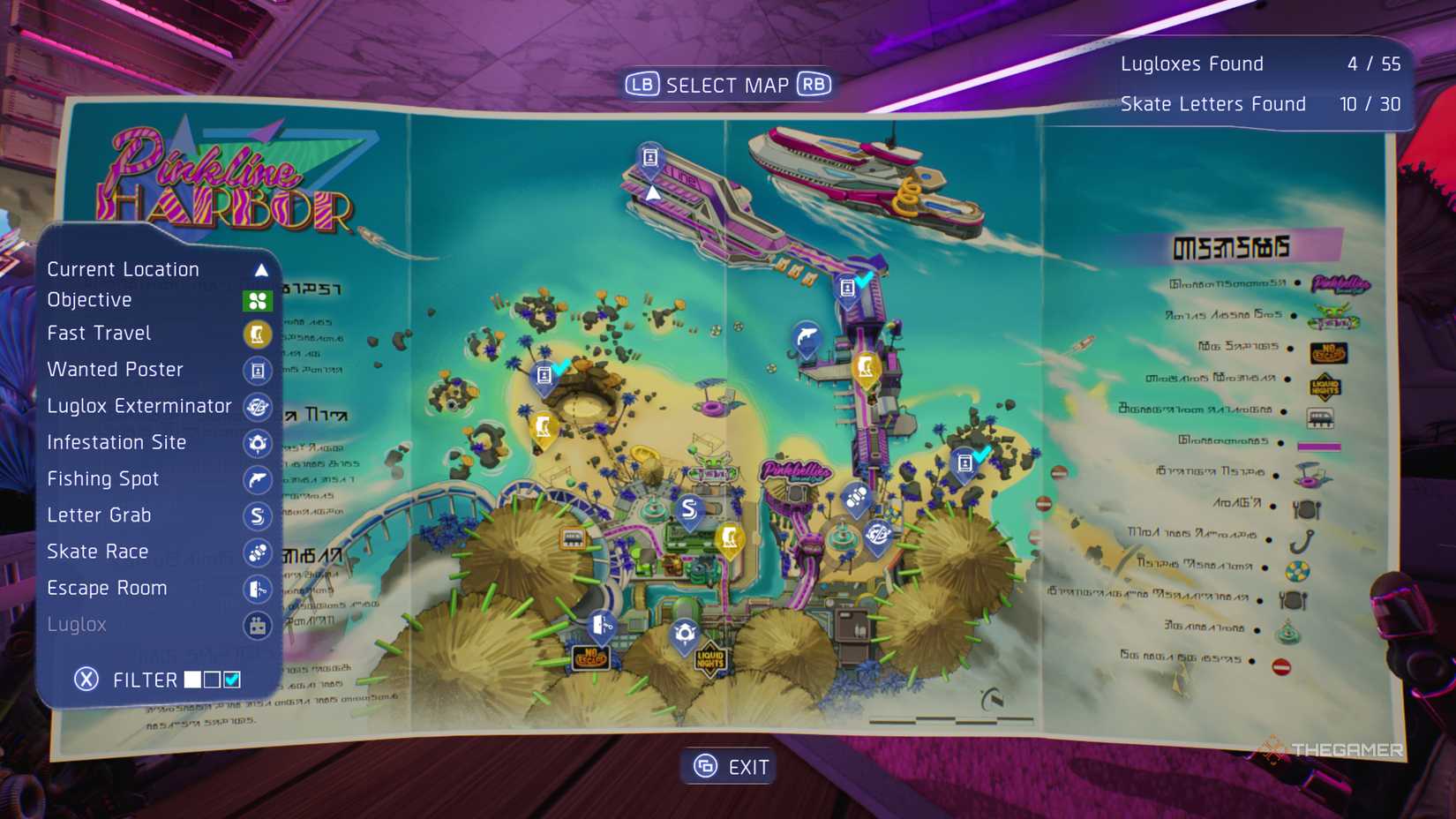This screenshot has height=819, width=1456.
Task: Select the Skate Race icon in the legend
Action: [x=257, y=552]
